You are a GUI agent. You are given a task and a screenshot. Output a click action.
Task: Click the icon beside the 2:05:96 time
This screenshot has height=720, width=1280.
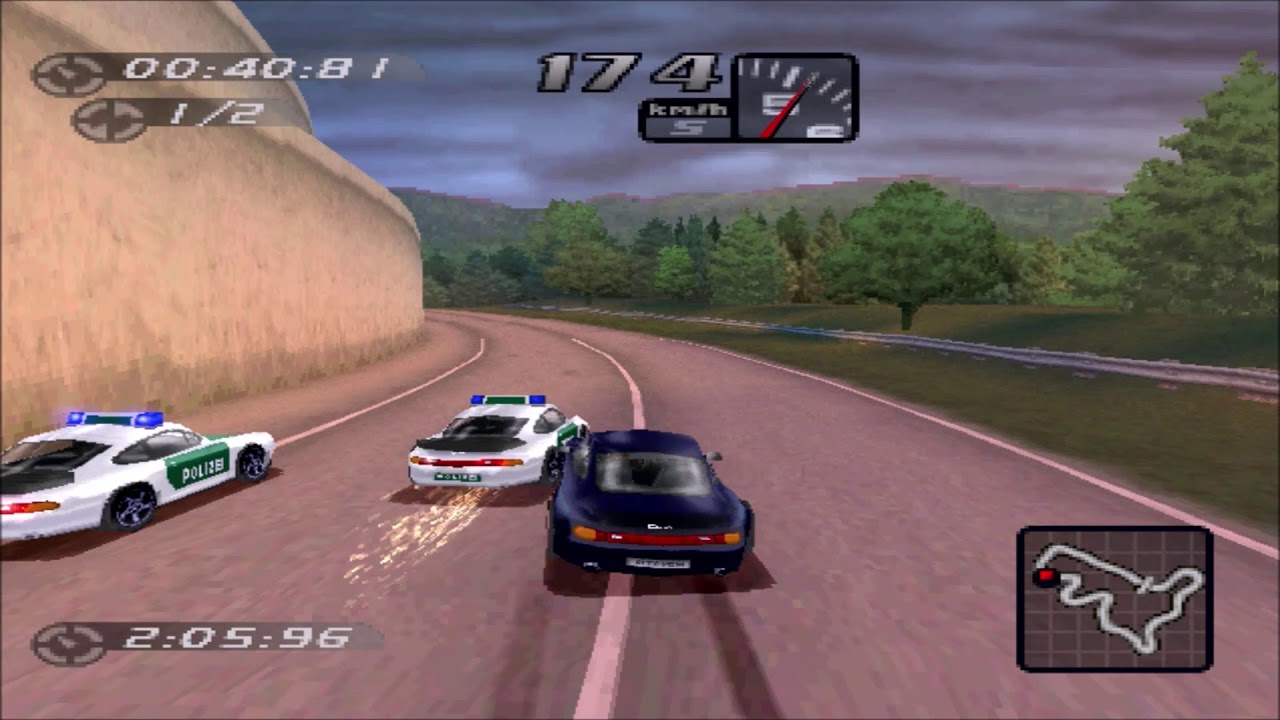tap(69, 643)
